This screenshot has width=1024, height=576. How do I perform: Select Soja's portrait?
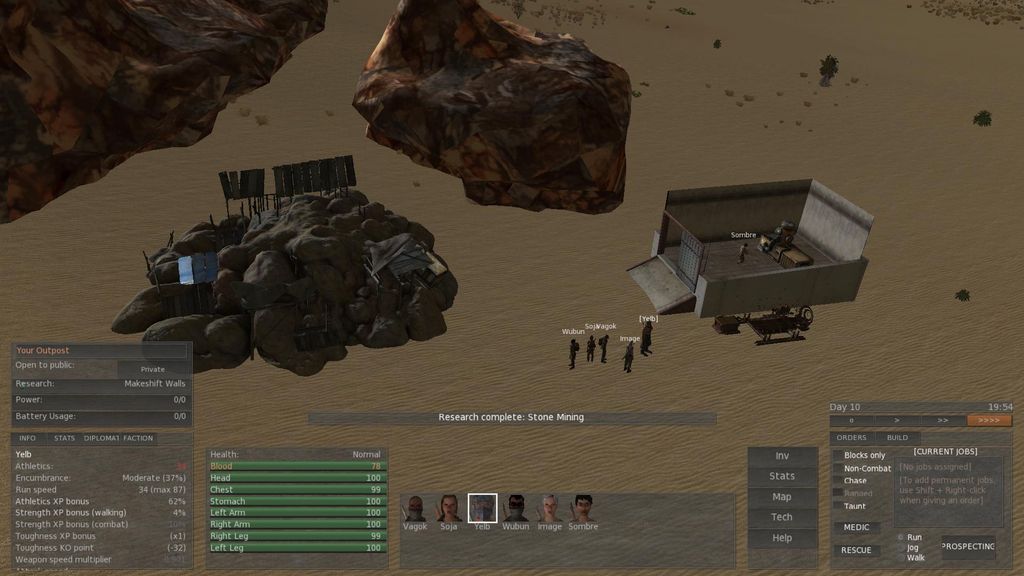pos(449,508)
